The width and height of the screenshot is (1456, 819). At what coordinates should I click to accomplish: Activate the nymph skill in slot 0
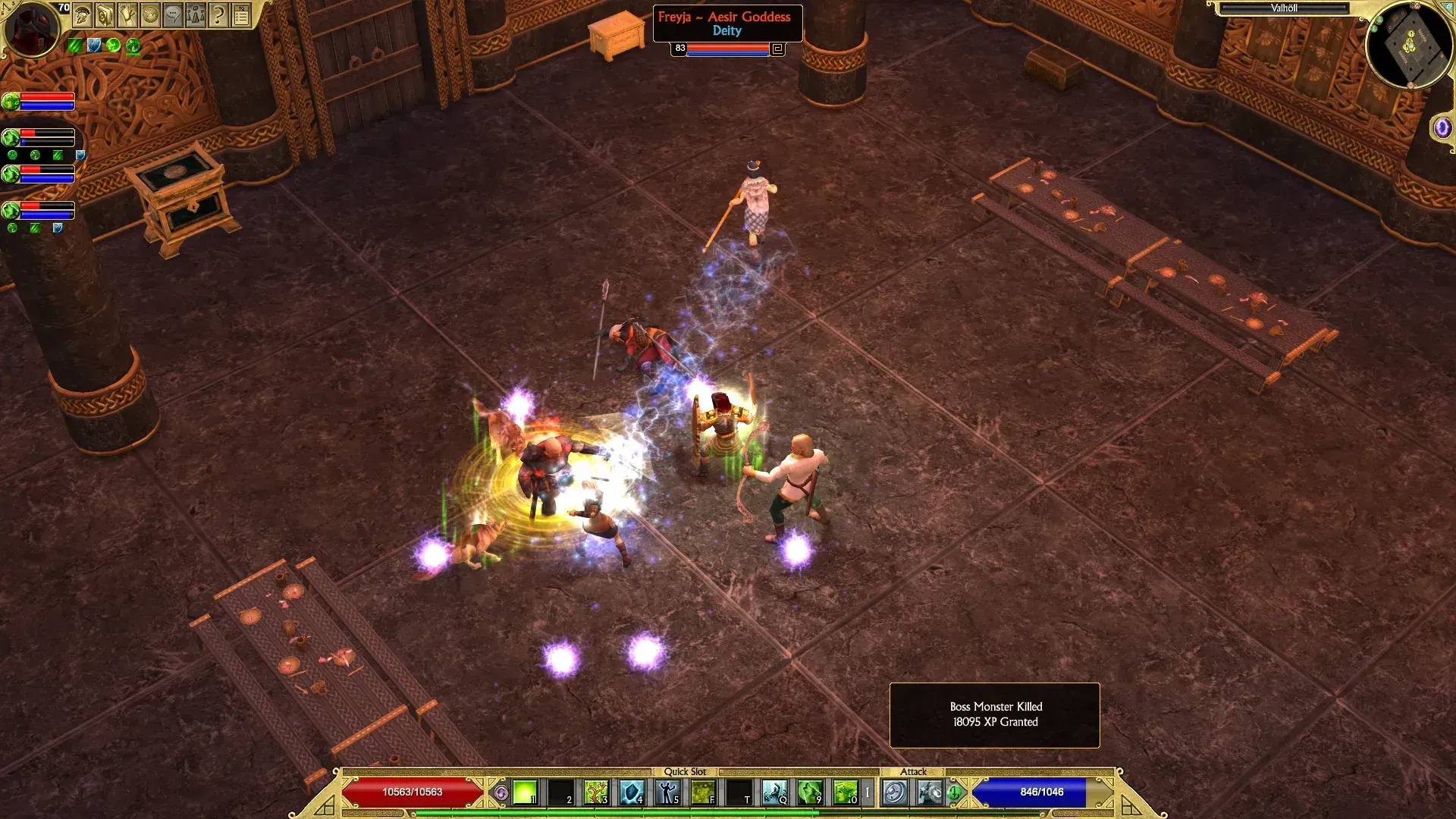pos(845,792)
